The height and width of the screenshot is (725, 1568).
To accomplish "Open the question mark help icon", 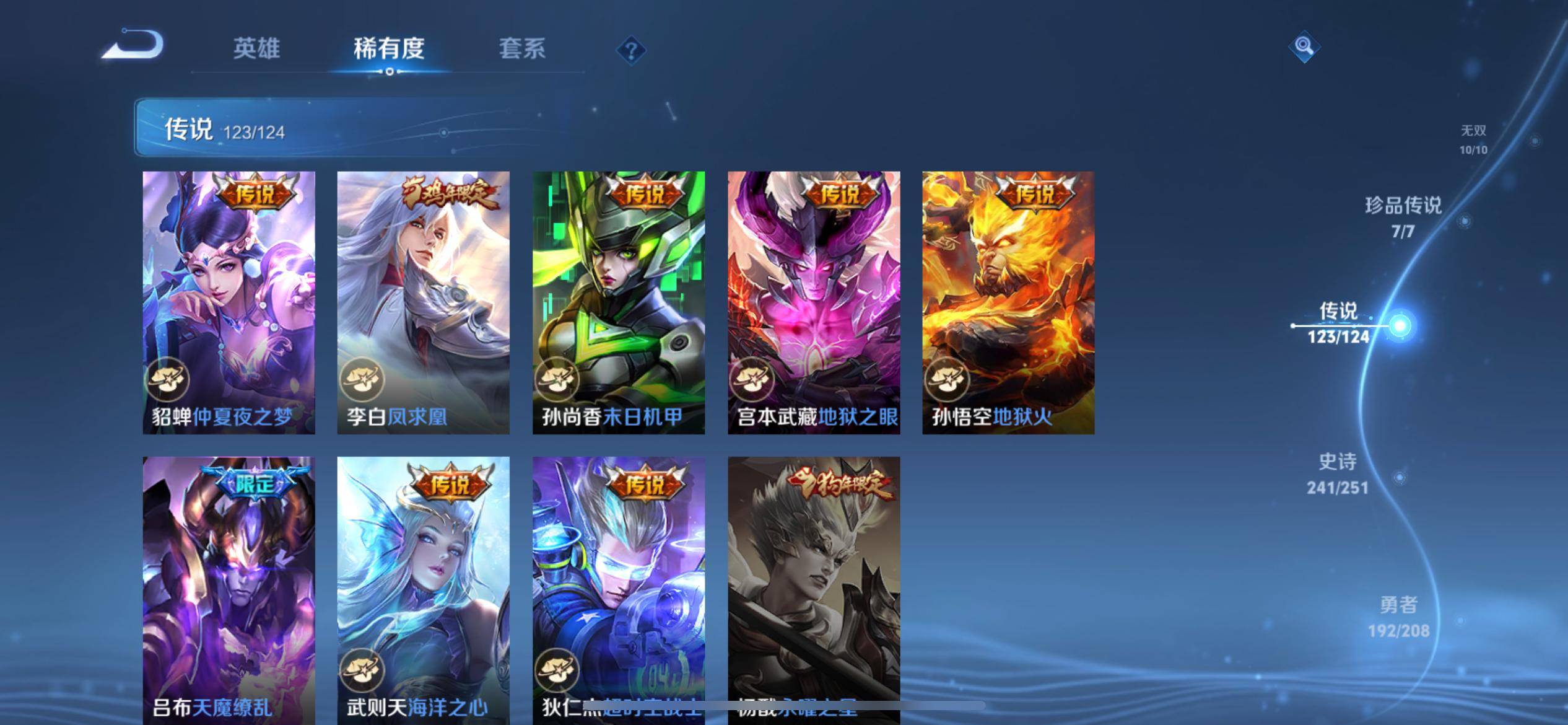I will click(631, 50).
